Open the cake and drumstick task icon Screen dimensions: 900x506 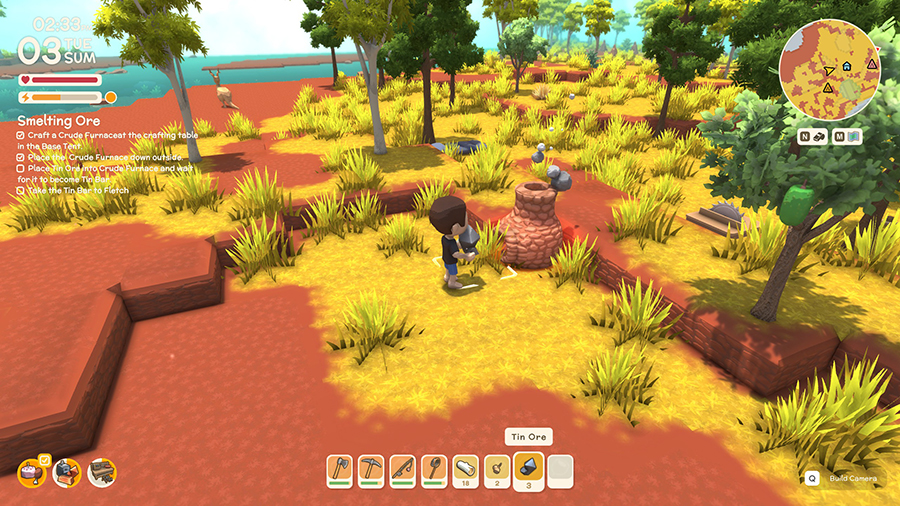point(33,472)
